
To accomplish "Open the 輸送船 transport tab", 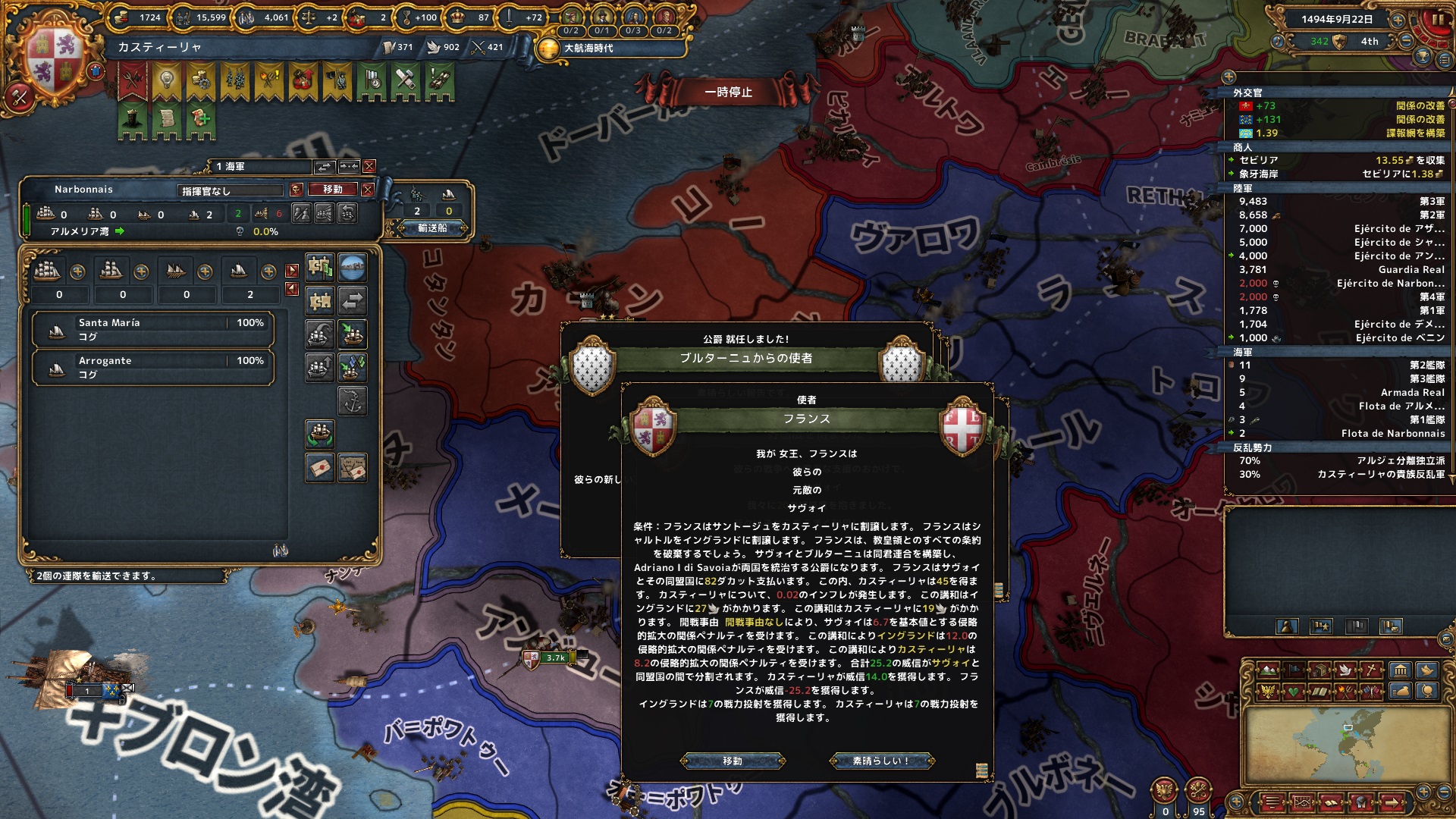I will [432, 227].
